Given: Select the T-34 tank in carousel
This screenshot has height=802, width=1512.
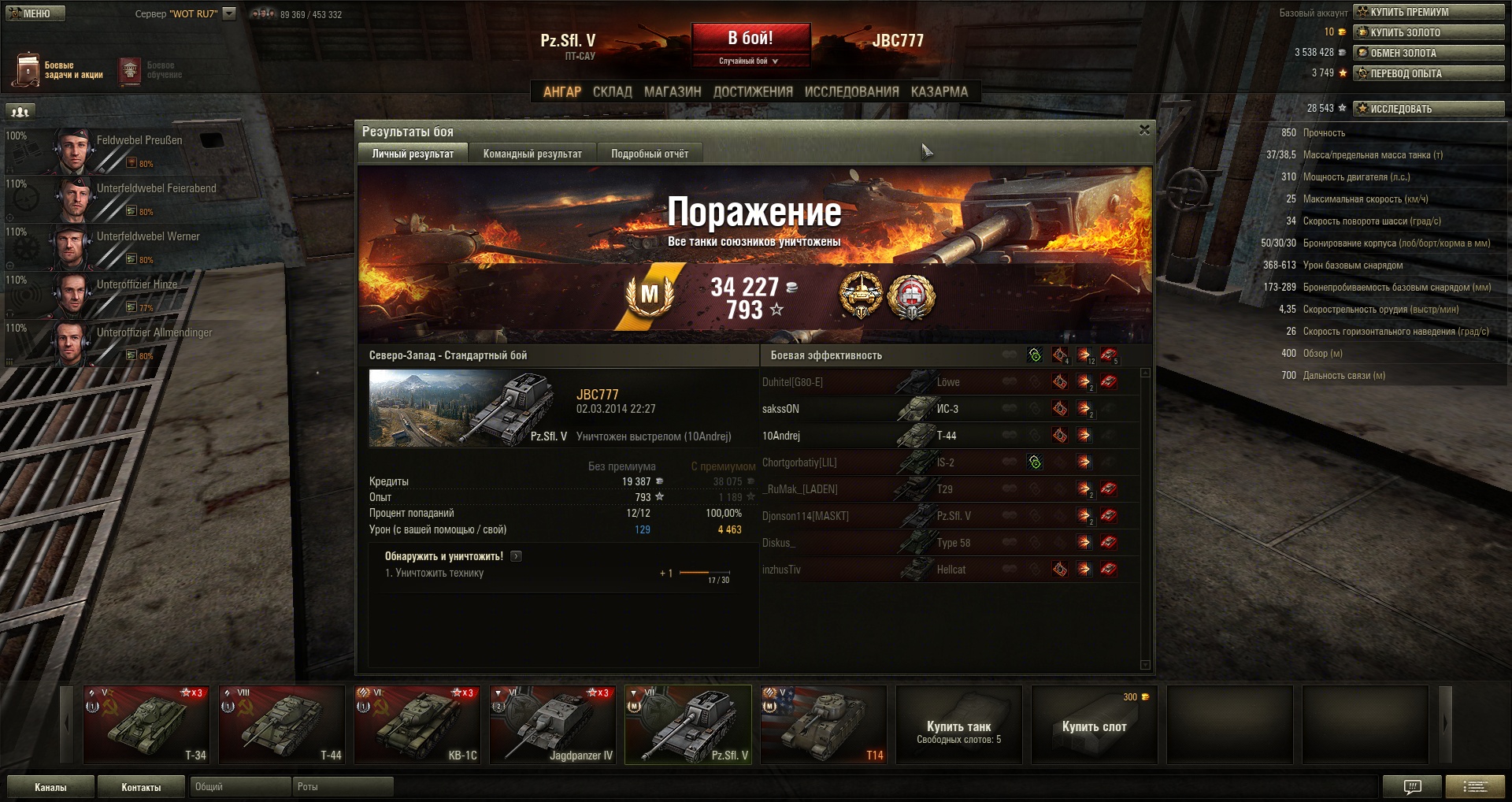Looking at the screenshot, I should (146, 724).
